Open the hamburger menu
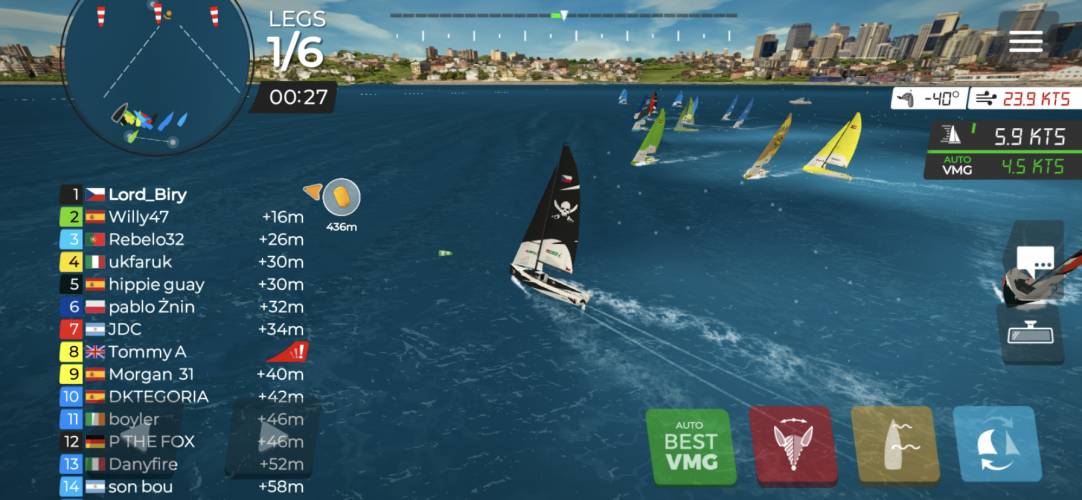 point(1026,41)
